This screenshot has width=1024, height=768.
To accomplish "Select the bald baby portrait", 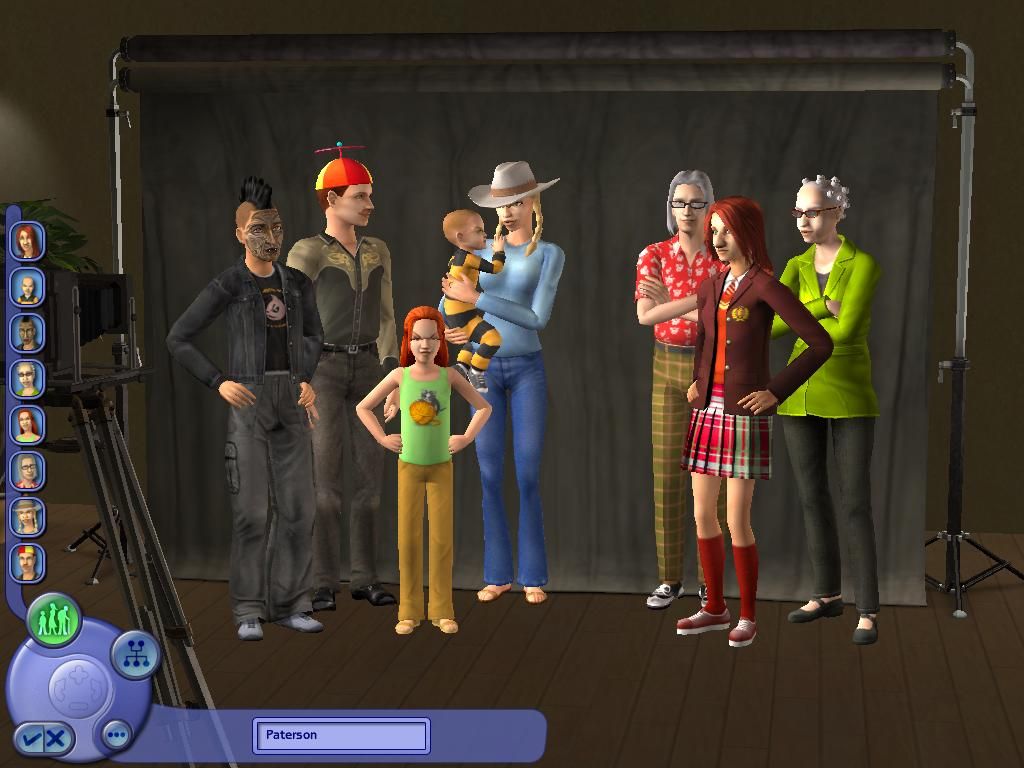I will [27, 287].
